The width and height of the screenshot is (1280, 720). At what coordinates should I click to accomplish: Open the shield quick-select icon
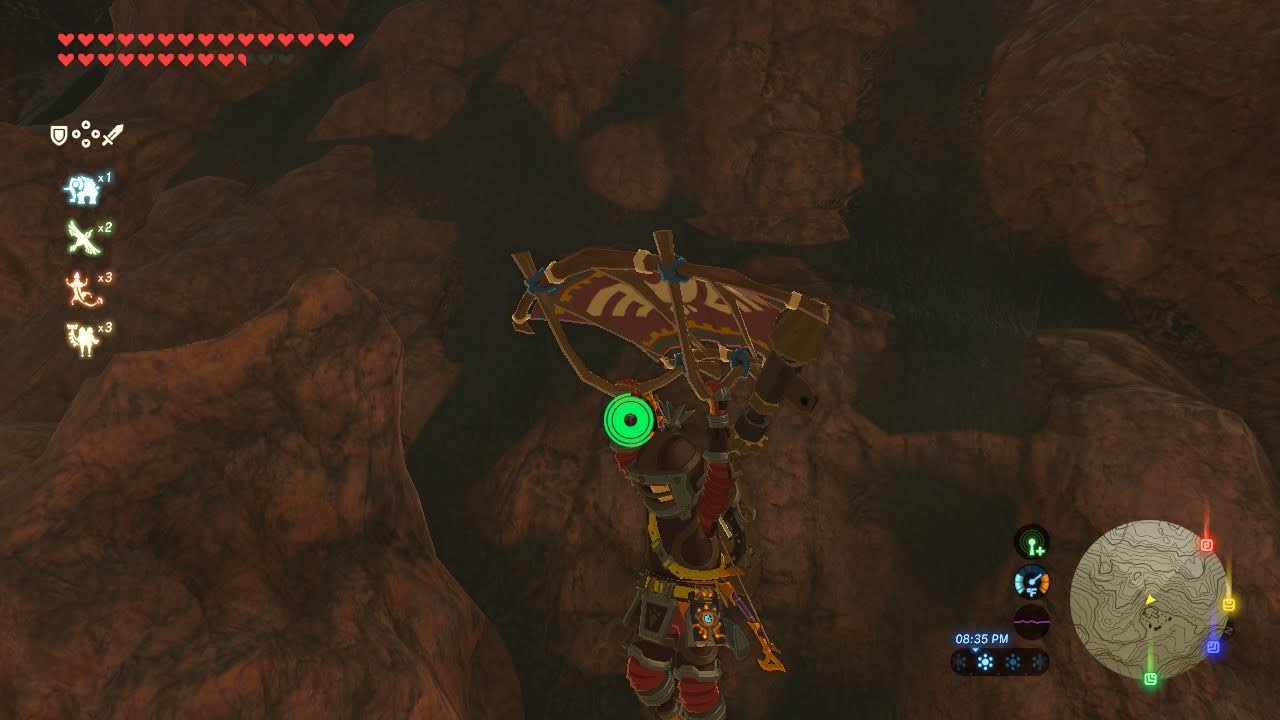tap(59, 134)
